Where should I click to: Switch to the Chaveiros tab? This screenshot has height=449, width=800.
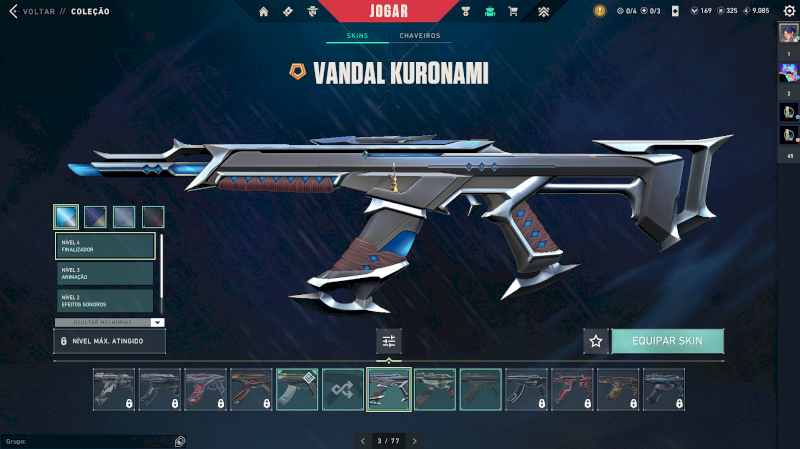click(419, 36)
